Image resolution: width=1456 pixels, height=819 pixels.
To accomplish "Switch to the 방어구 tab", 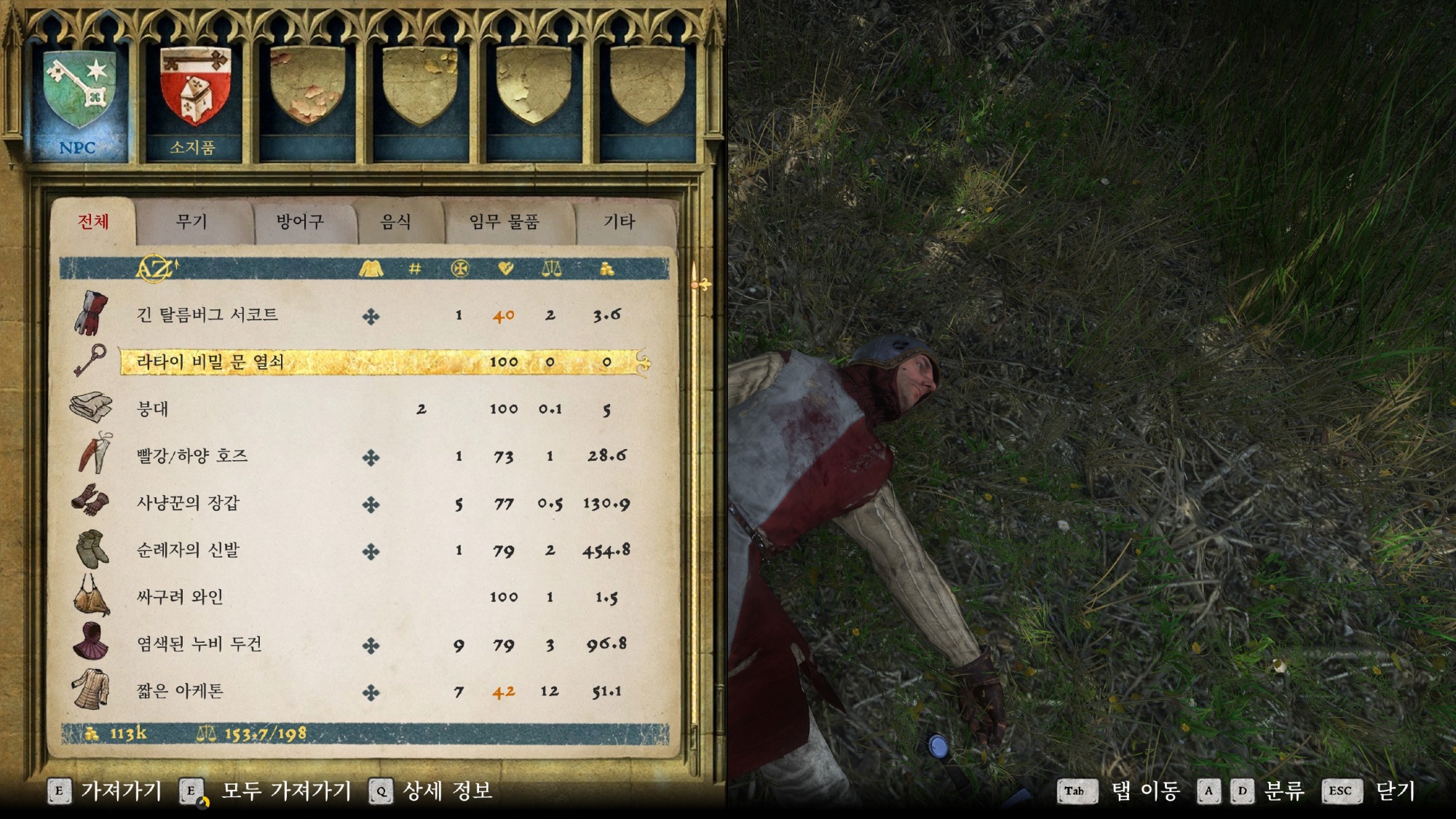I will (300, 222).
